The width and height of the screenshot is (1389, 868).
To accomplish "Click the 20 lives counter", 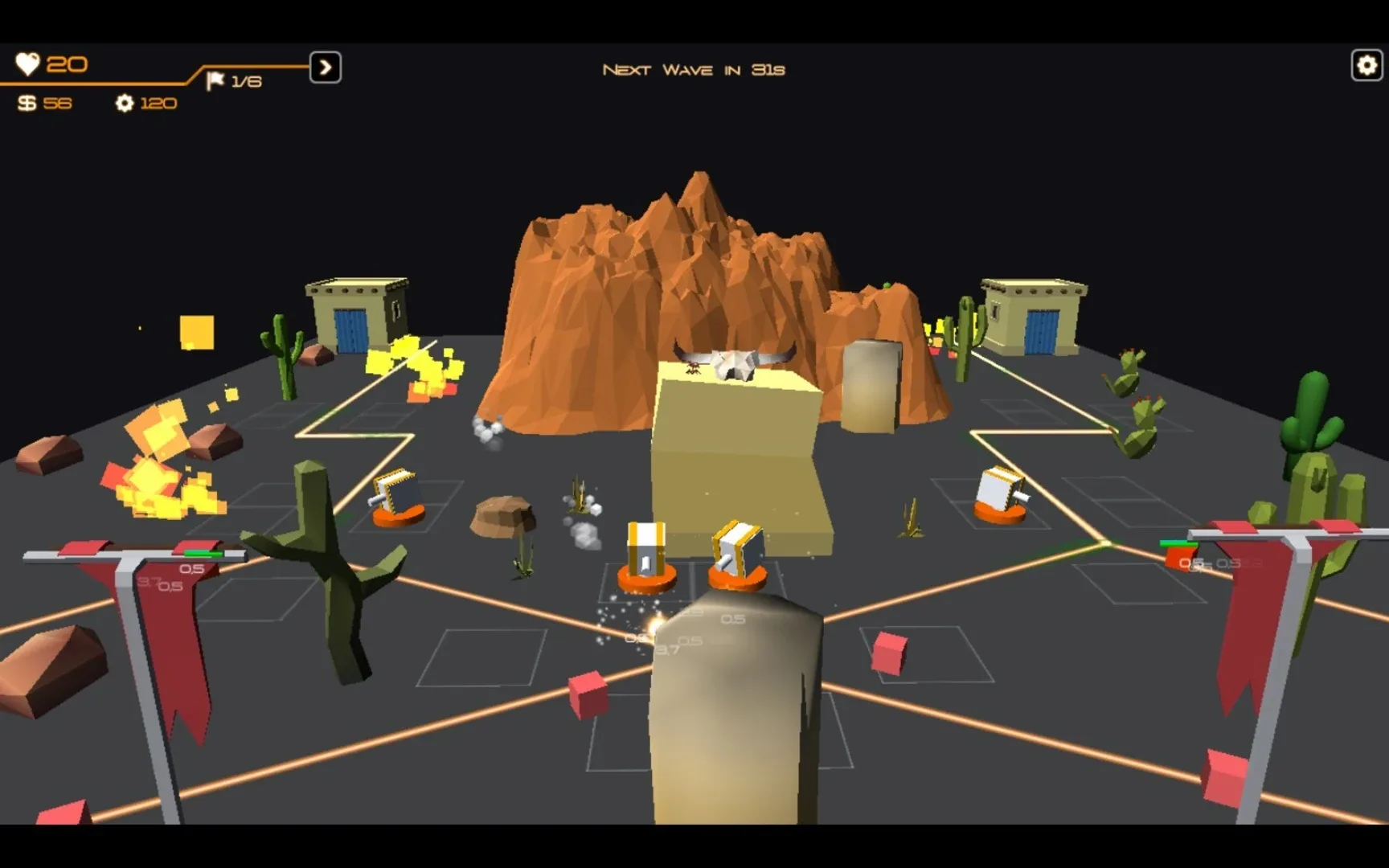I will [x=68, y=63].
